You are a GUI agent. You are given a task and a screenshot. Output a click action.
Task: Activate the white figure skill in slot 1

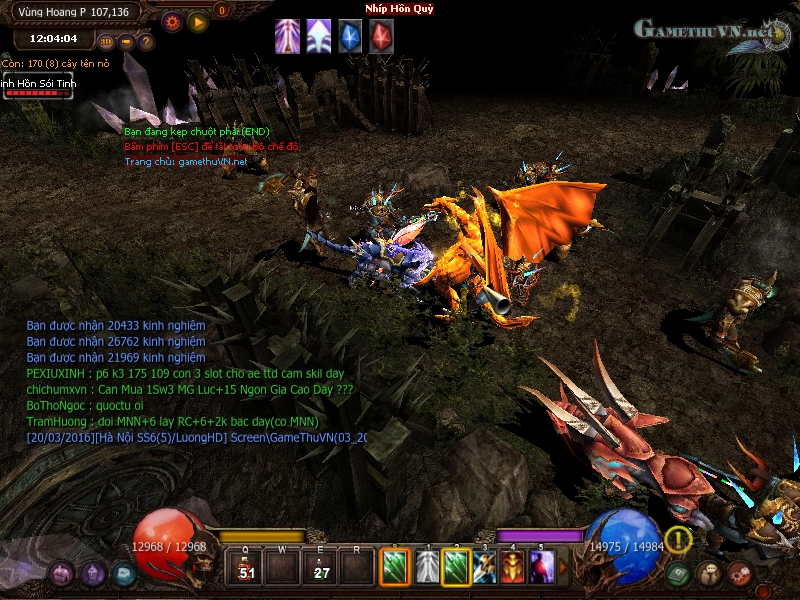pyautogui.click(x=428, y=568)
